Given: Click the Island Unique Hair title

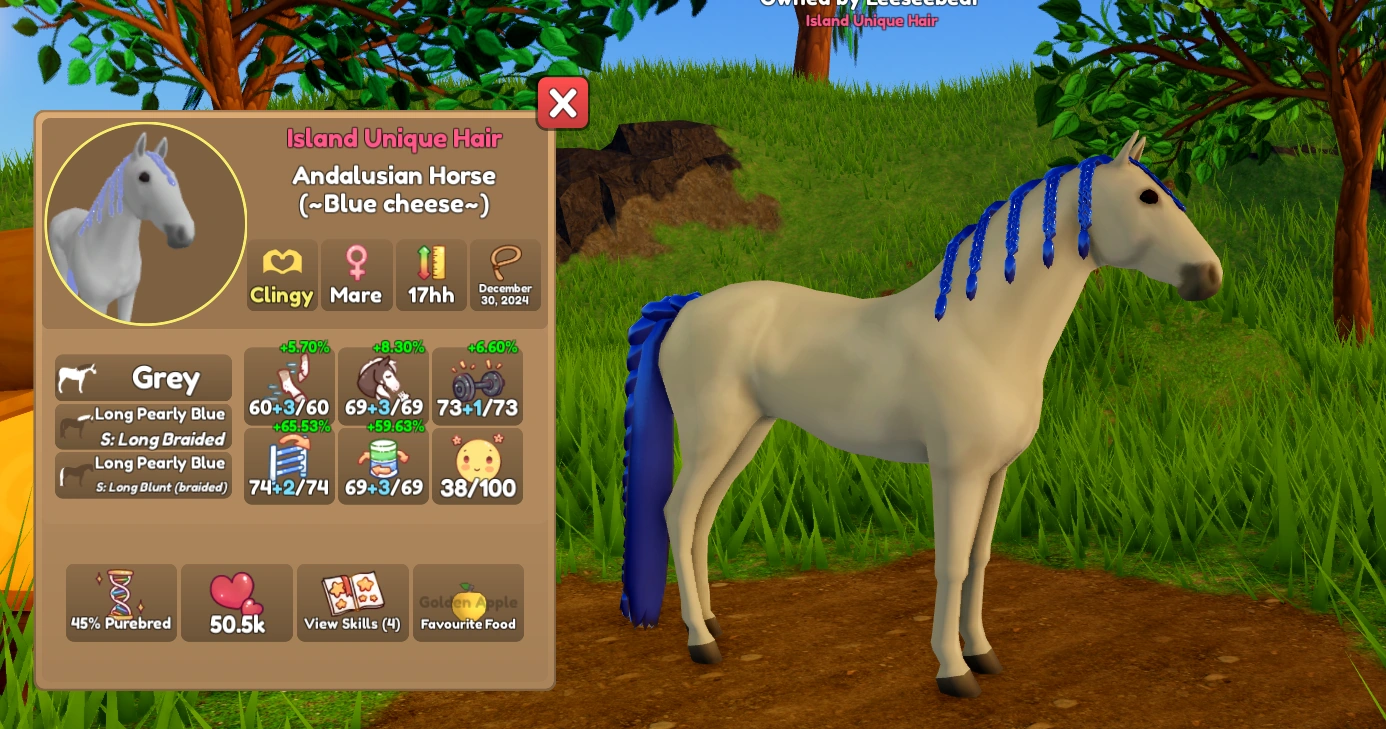Looking at the screenshot, I should click(392, 138).
